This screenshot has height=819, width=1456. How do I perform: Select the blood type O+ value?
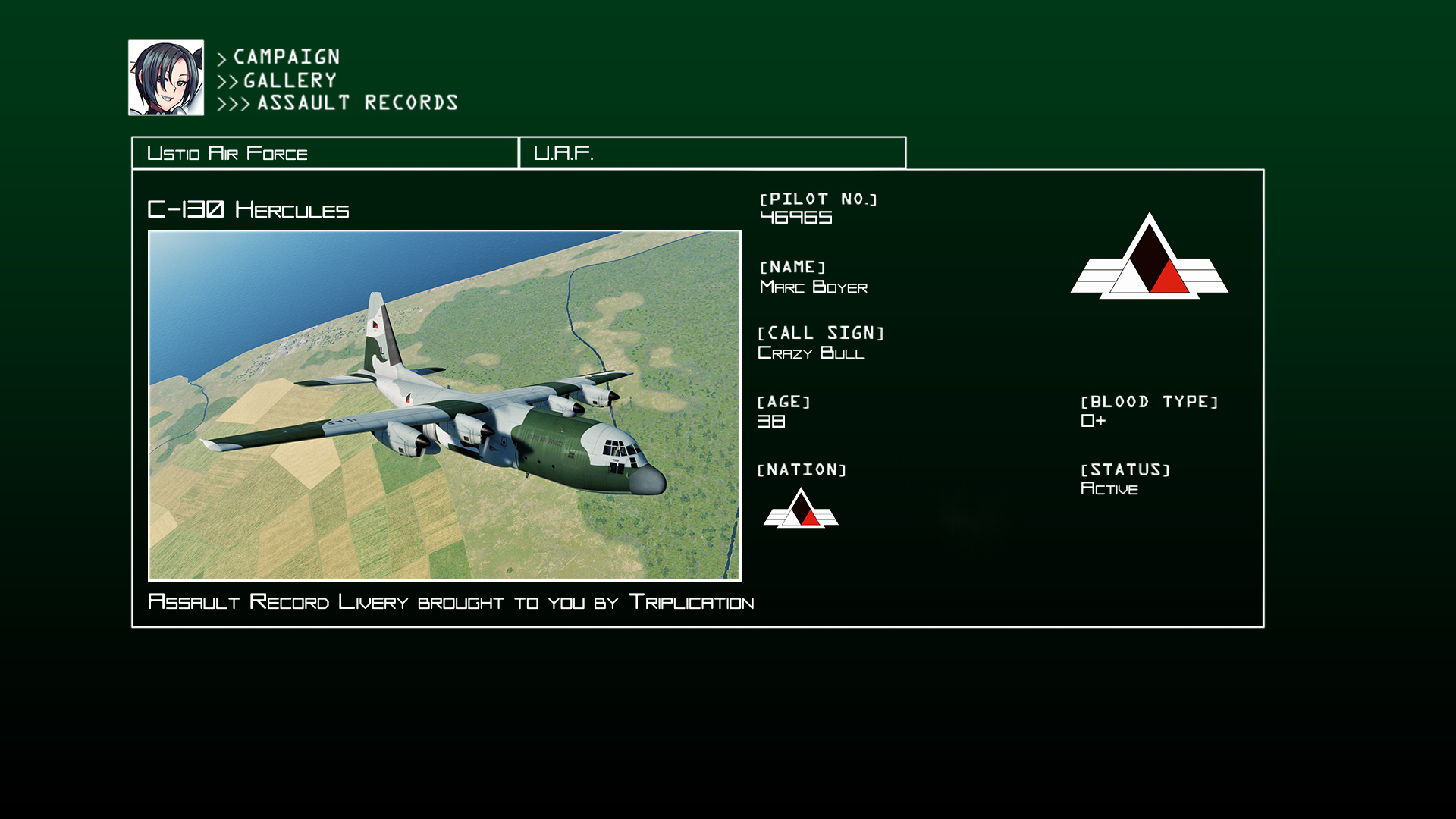tap(1093, 421)
